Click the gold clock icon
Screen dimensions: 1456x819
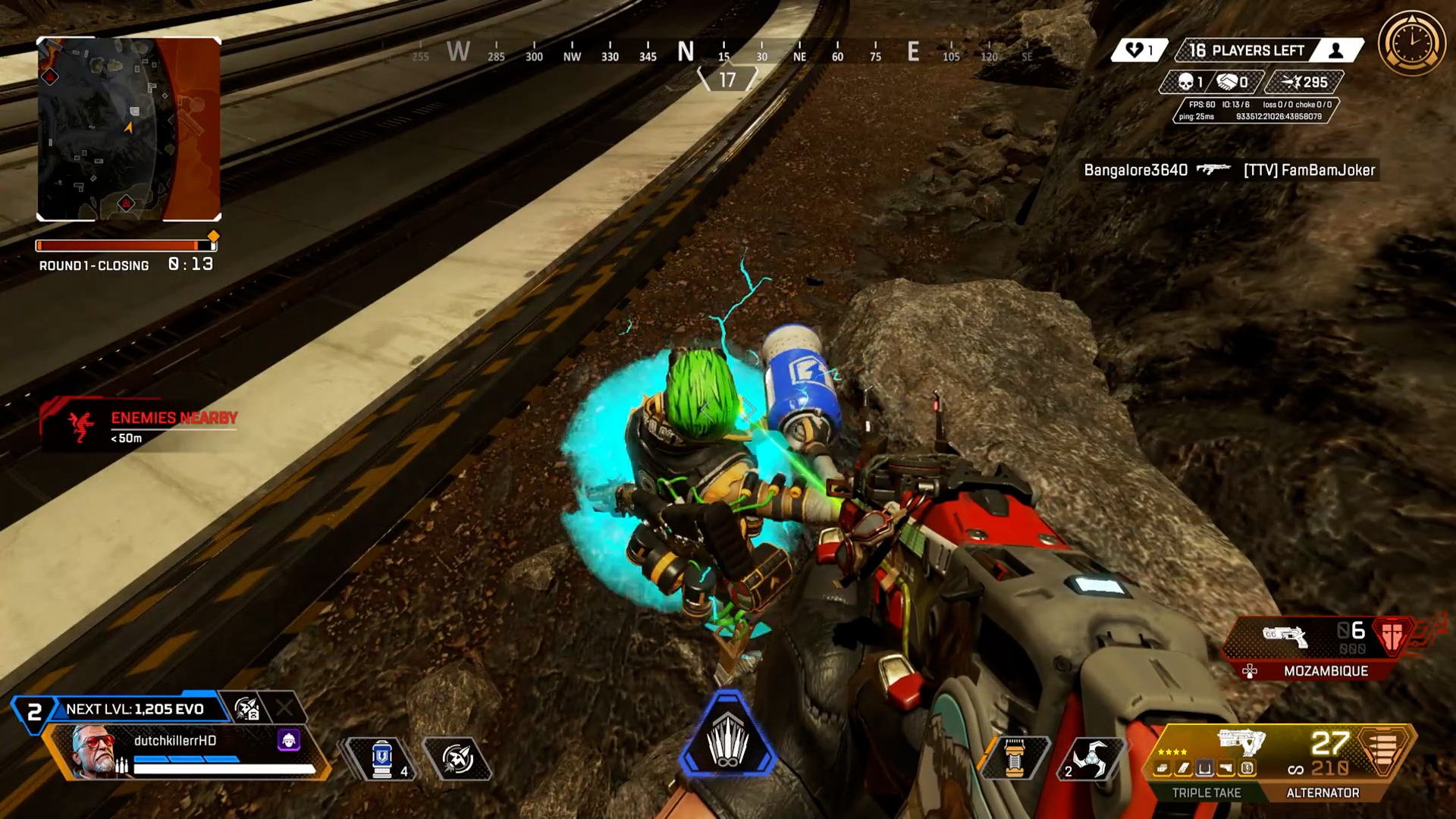coord(1412,42)
